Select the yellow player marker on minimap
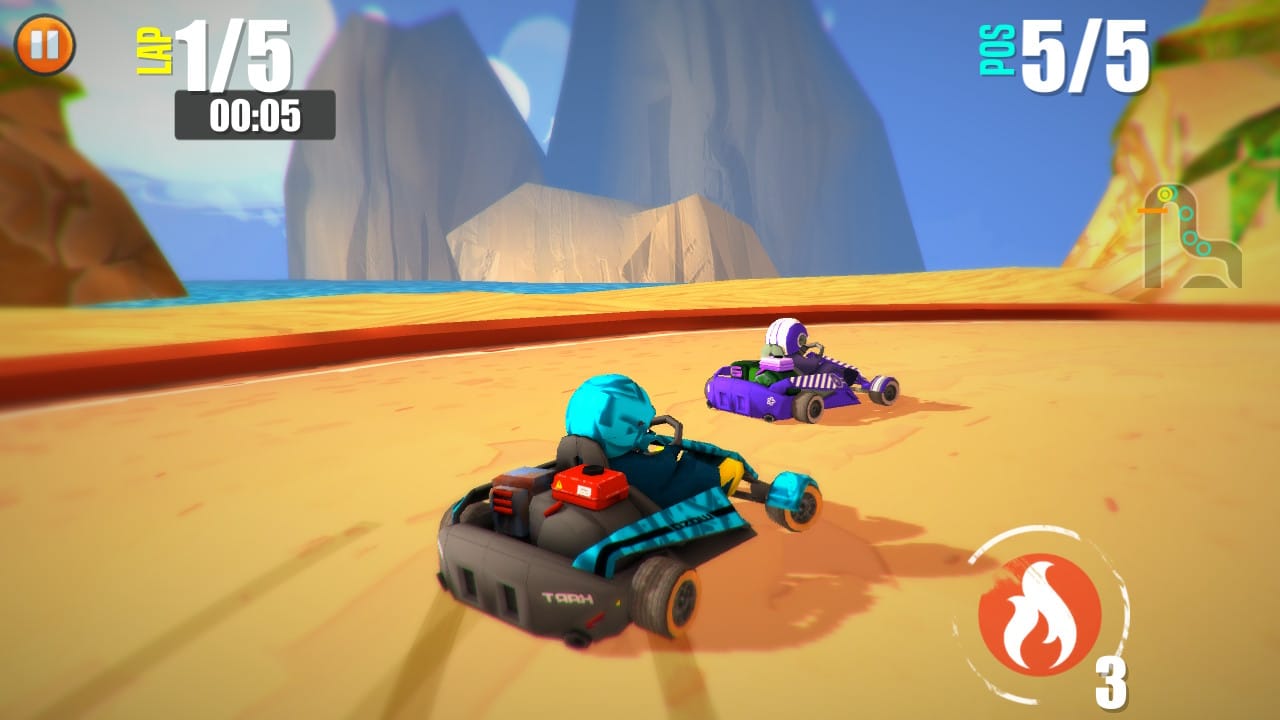The width and height of the screenshot is (1280, 720). click(x=1165, y=193)
